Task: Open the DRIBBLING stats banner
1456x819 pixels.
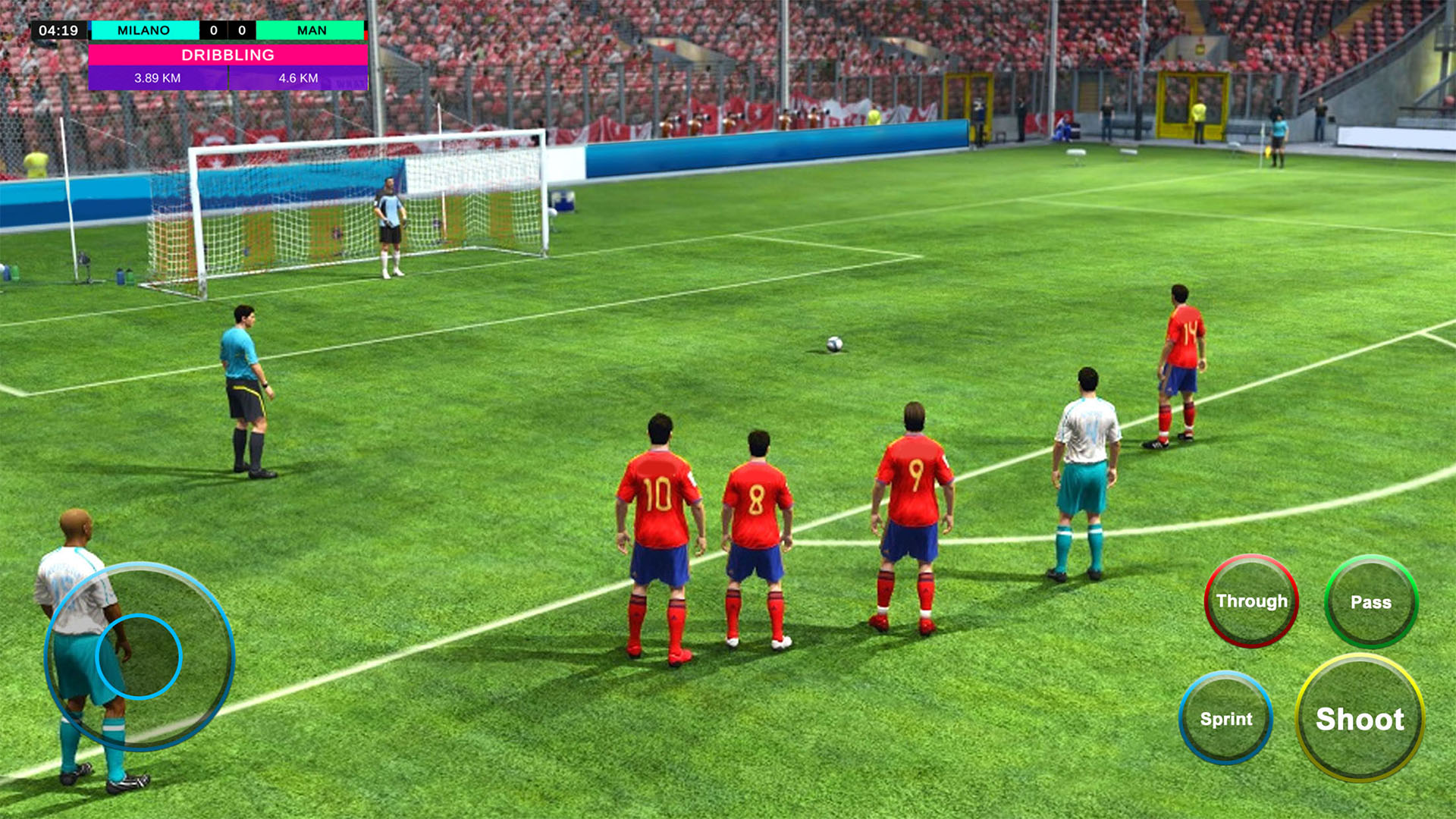Action: pos(228,55)
